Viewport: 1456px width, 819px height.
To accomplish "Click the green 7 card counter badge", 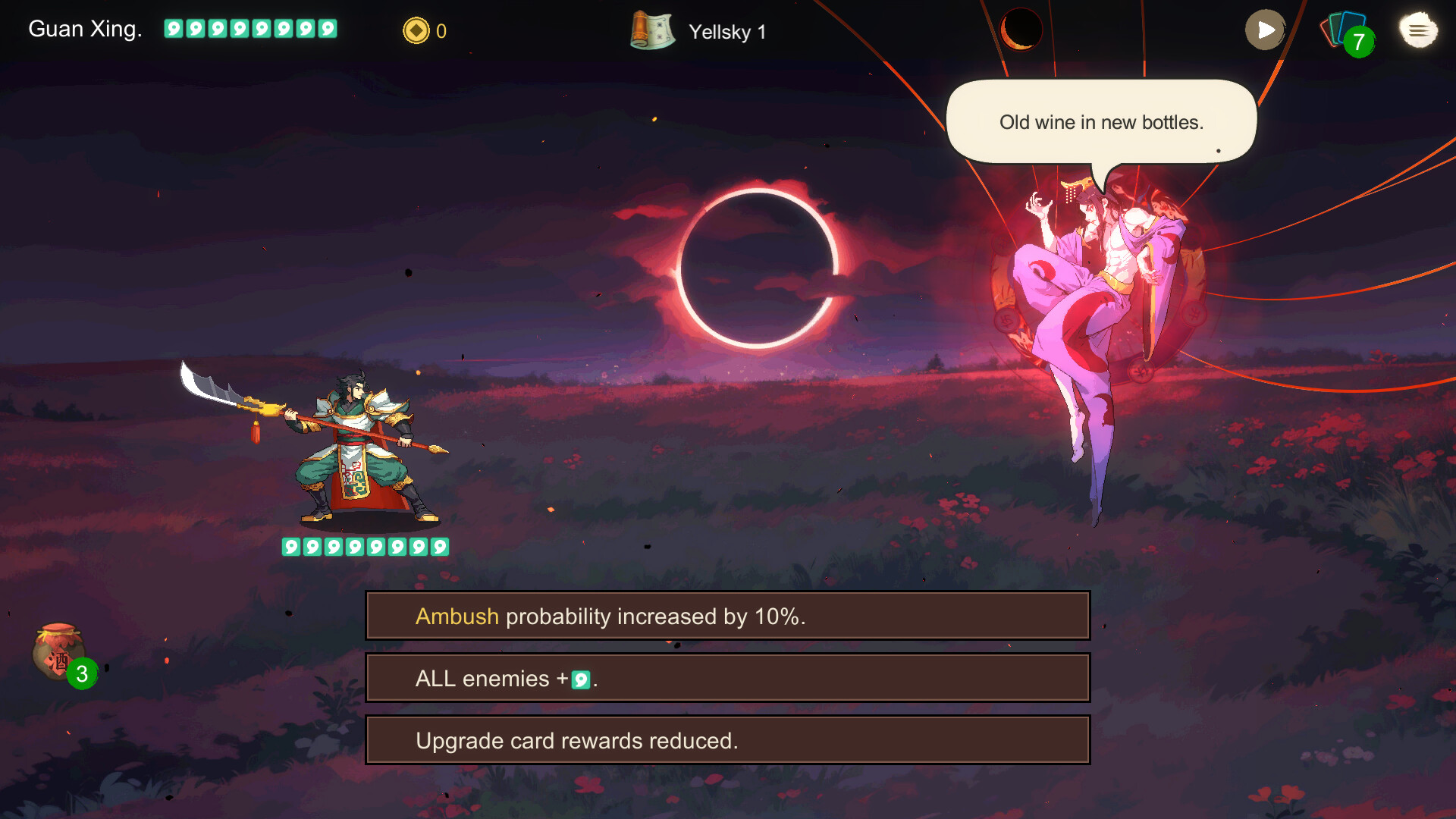I will click(x=1358, y=42).
